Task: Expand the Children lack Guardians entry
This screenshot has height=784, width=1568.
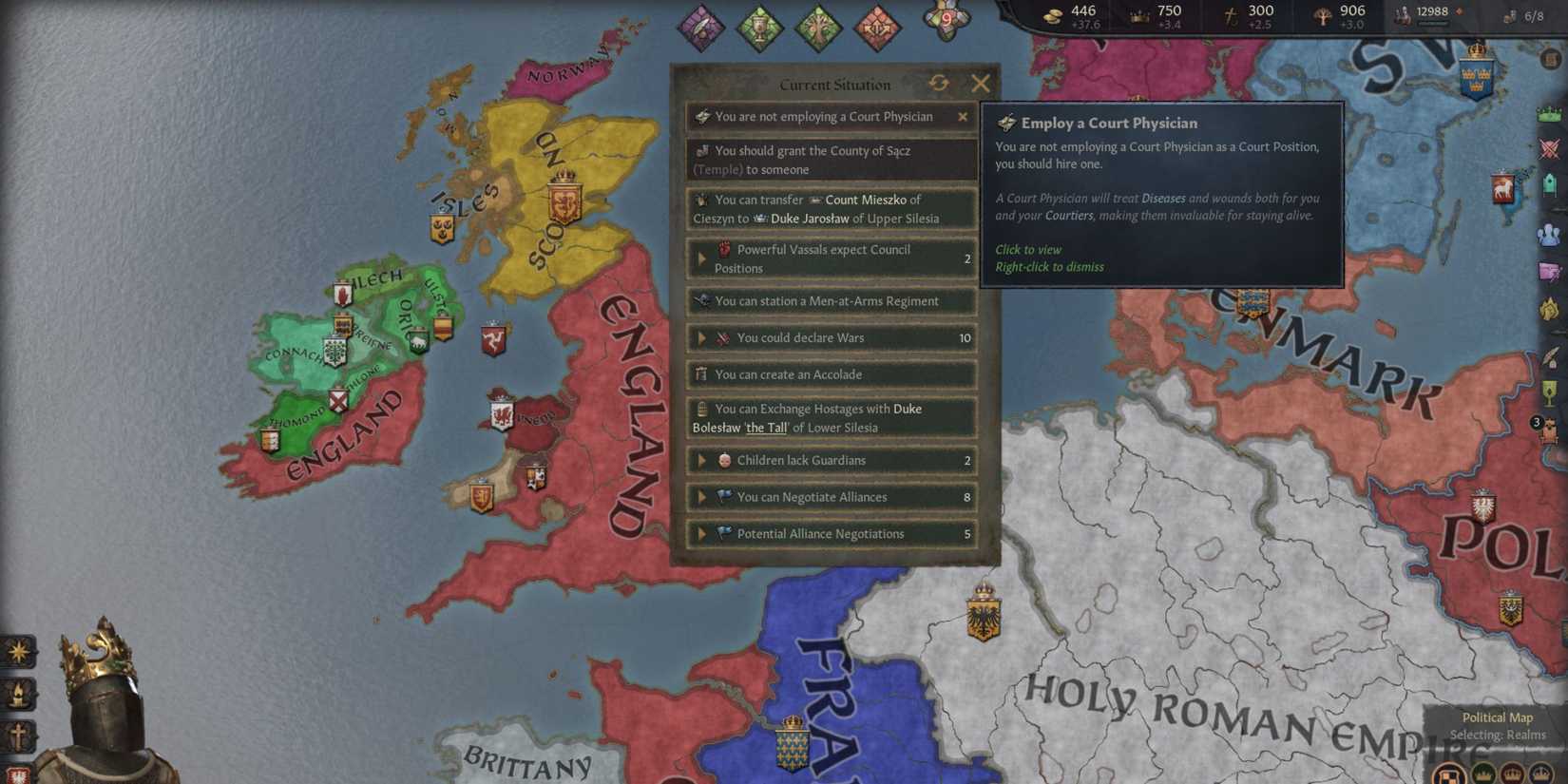Action: 703,460
